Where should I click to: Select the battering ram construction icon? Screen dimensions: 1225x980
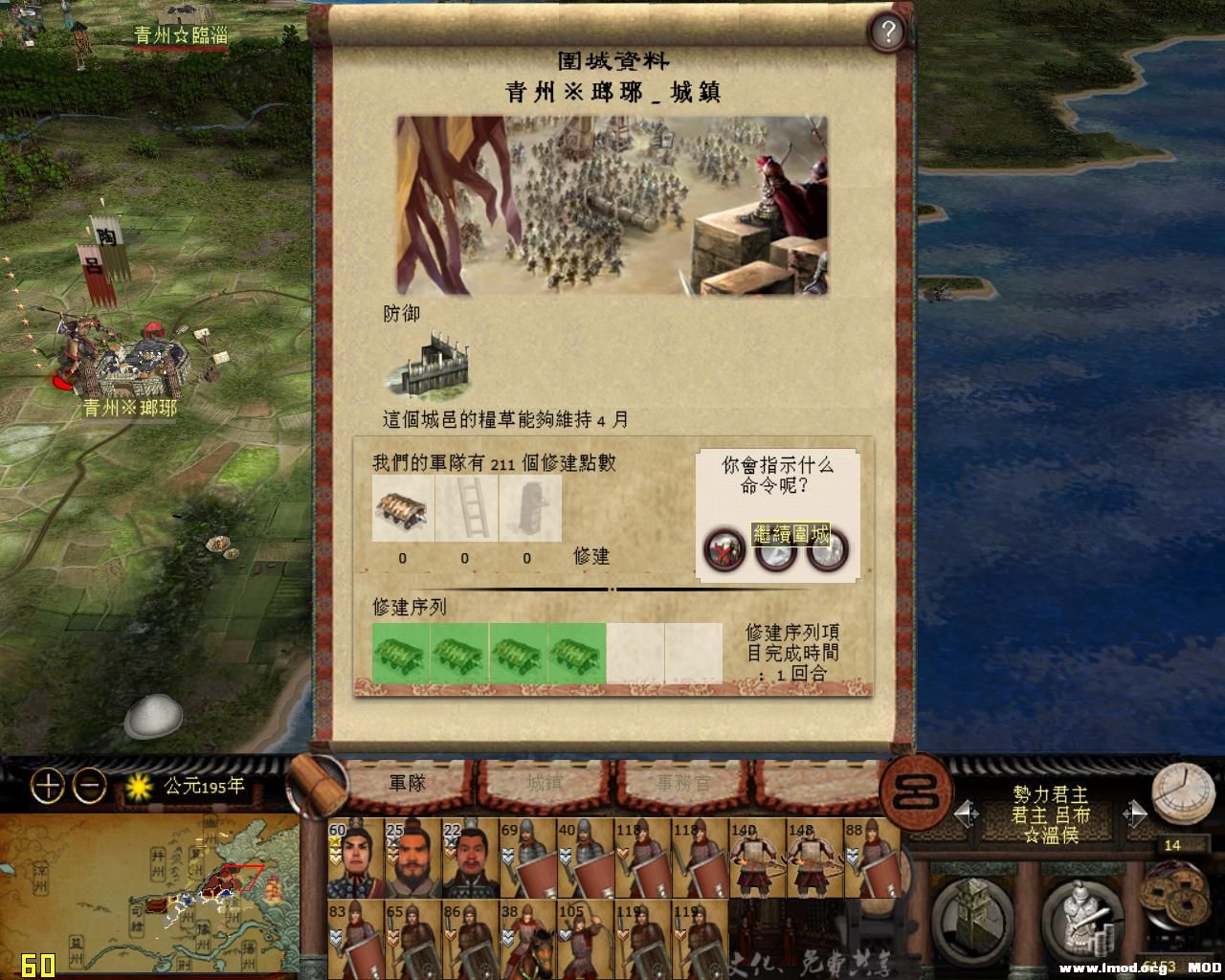[402, 508]
